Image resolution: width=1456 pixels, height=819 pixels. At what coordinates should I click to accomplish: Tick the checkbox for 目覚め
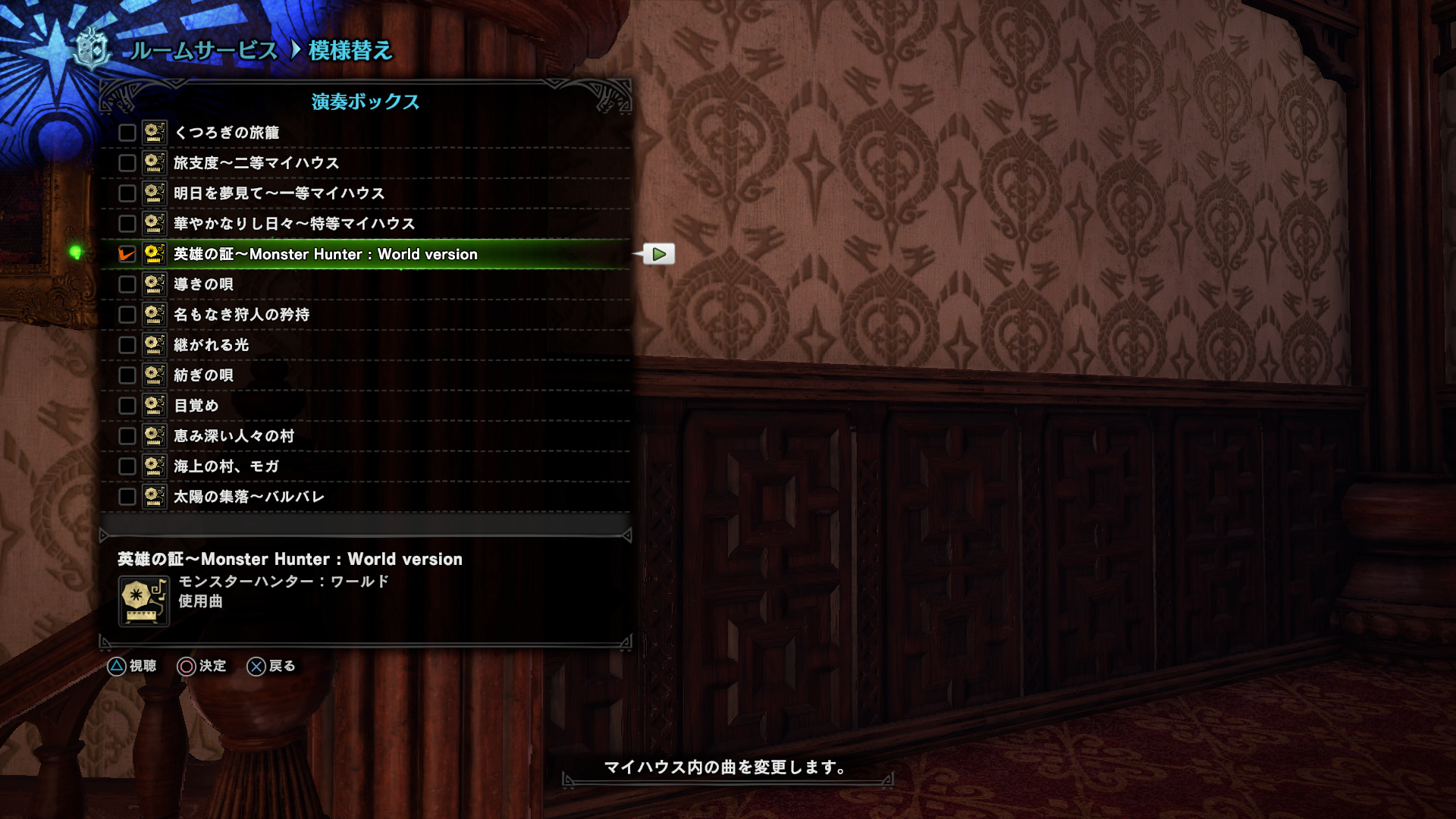coord(127,406)
